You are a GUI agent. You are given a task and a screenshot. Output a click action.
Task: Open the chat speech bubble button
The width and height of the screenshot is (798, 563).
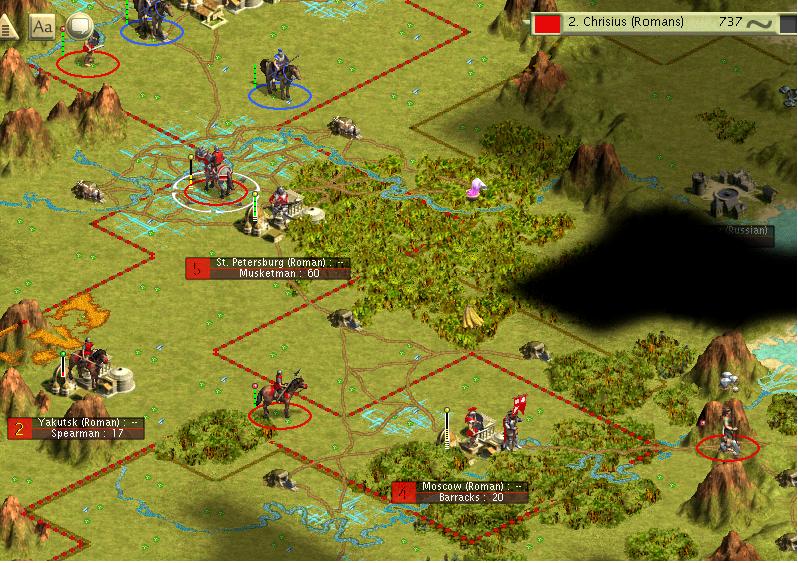click(80, 27)
